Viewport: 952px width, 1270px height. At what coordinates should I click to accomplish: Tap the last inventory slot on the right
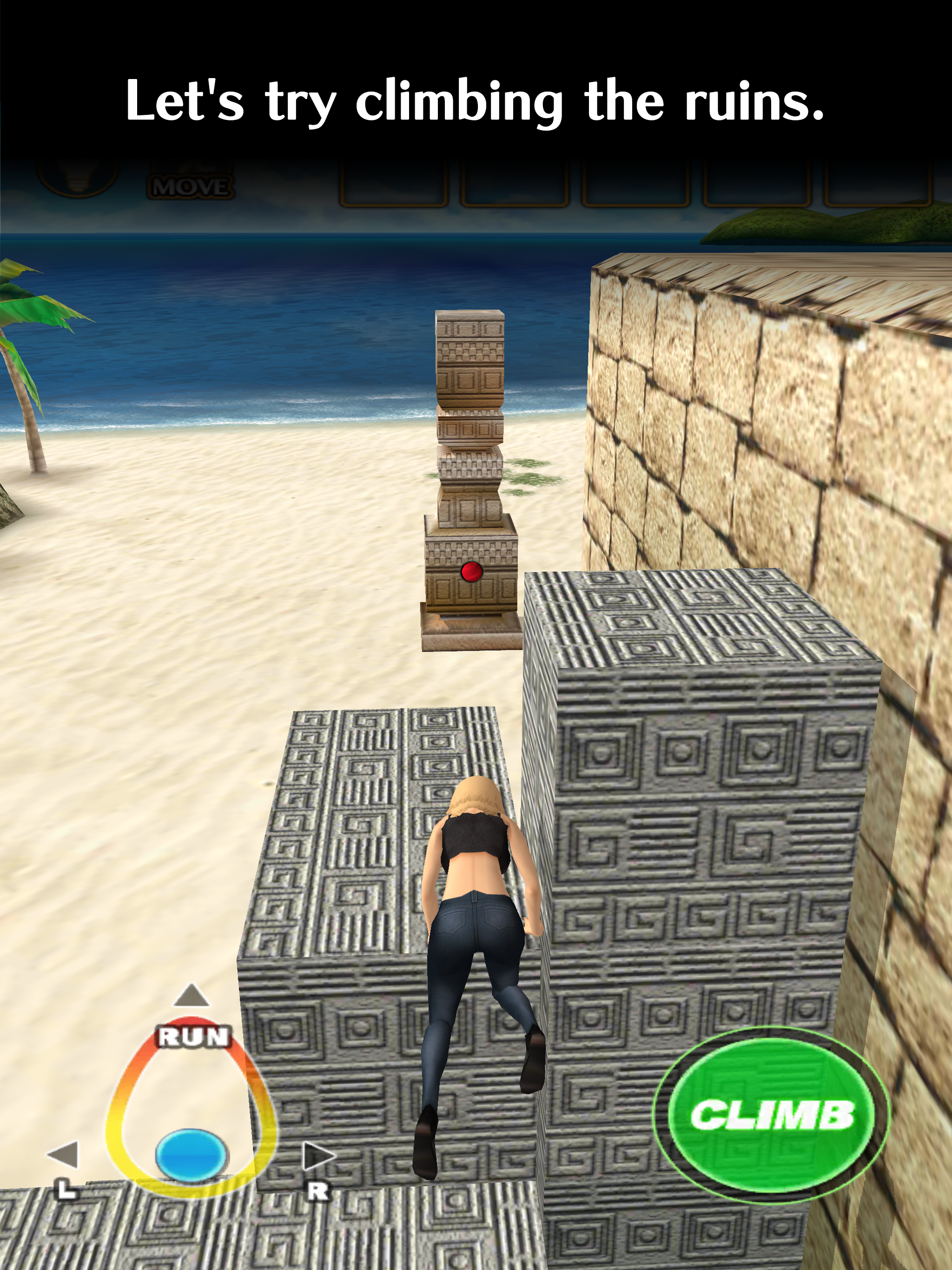coord(879,184)
